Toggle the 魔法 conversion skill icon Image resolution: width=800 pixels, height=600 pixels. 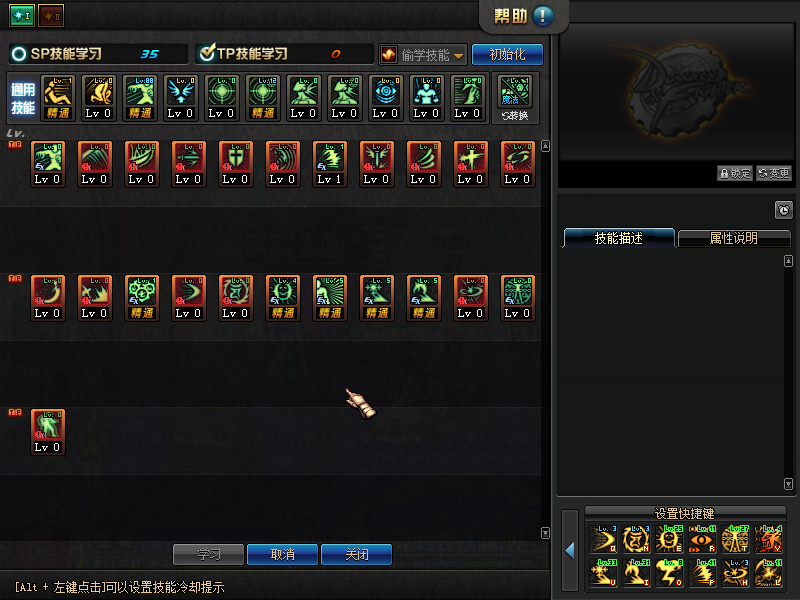point(516,97)
